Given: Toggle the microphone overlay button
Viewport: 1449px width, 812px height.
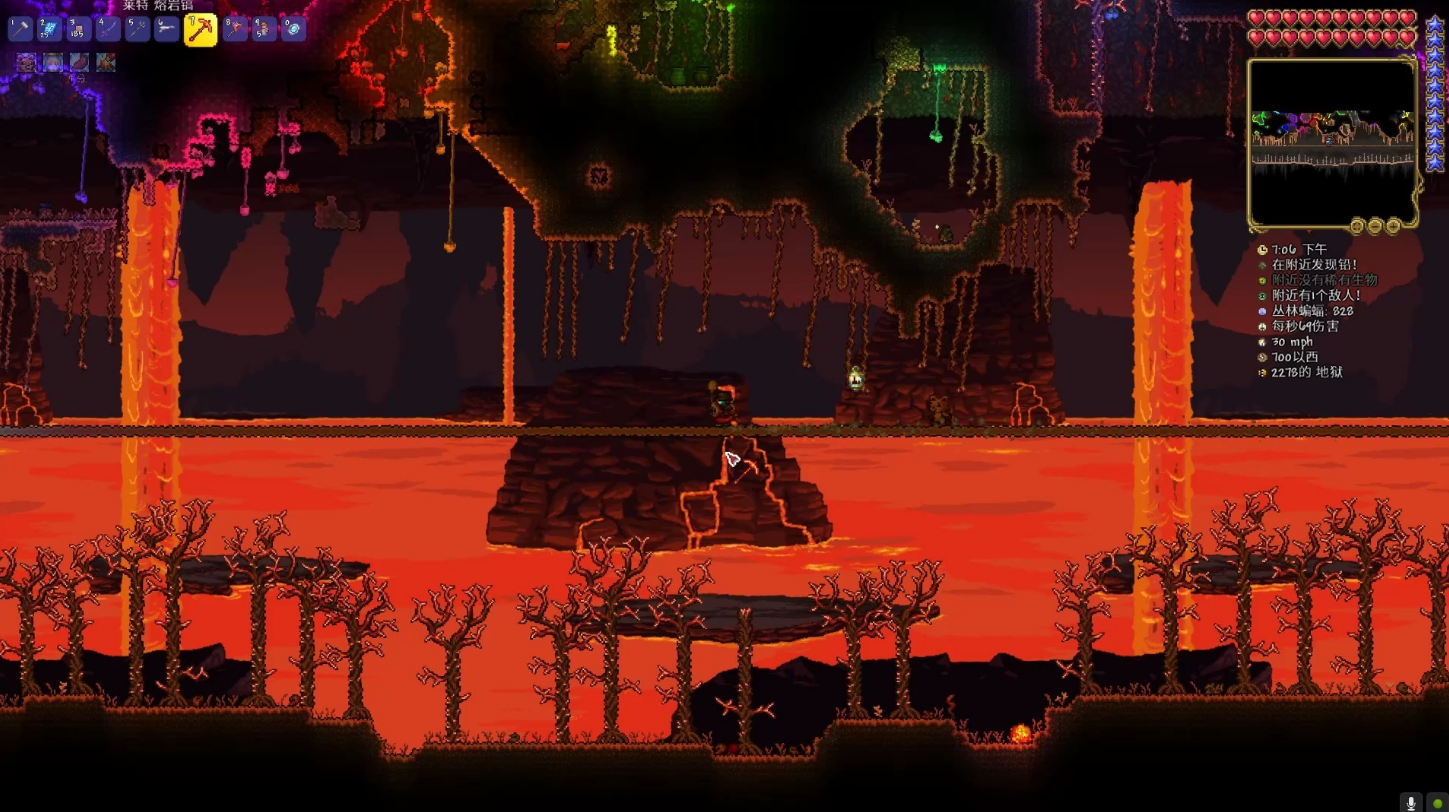Looking at the screenshot, I should pyautogui.click(x=1411, y=802).
